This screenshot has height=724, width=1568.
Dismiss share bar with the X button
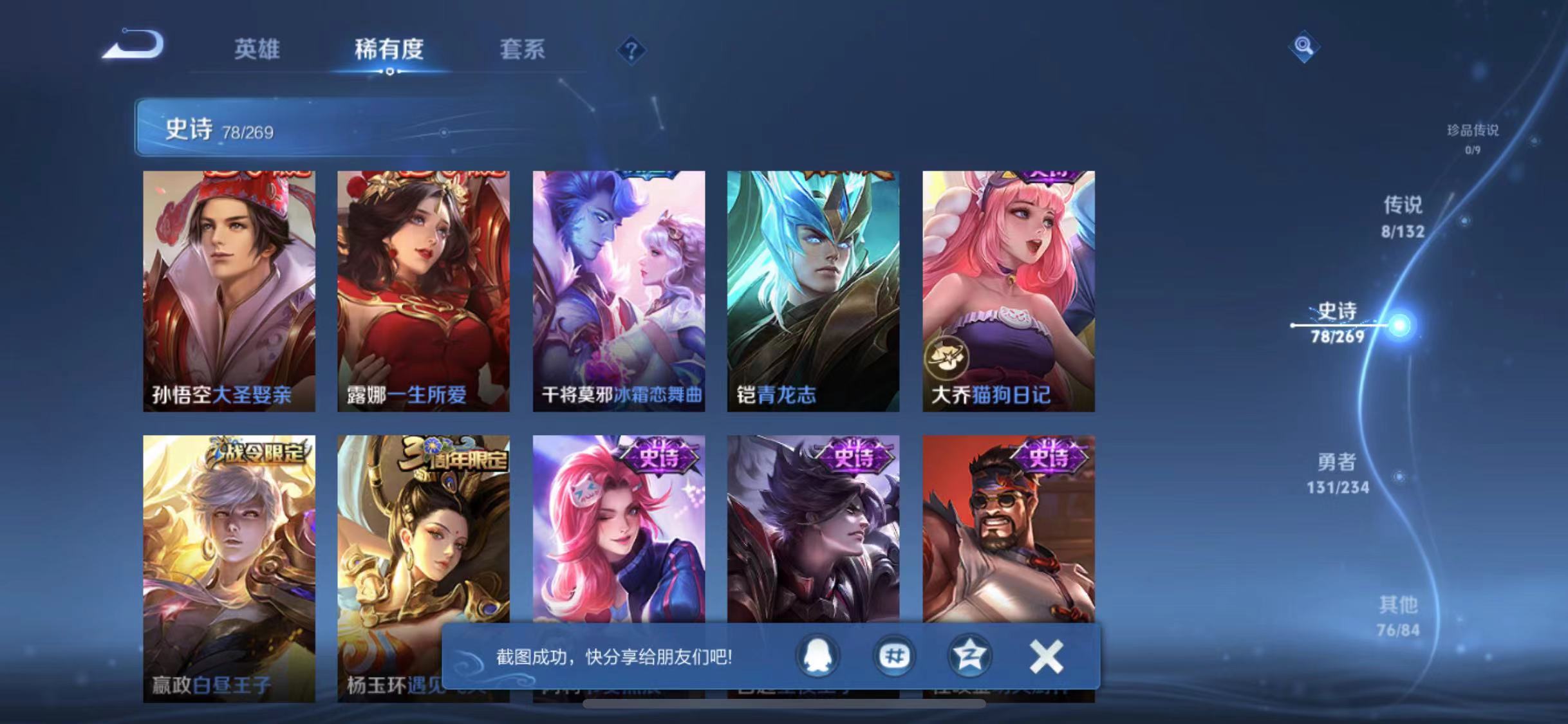coord(1046,656)
